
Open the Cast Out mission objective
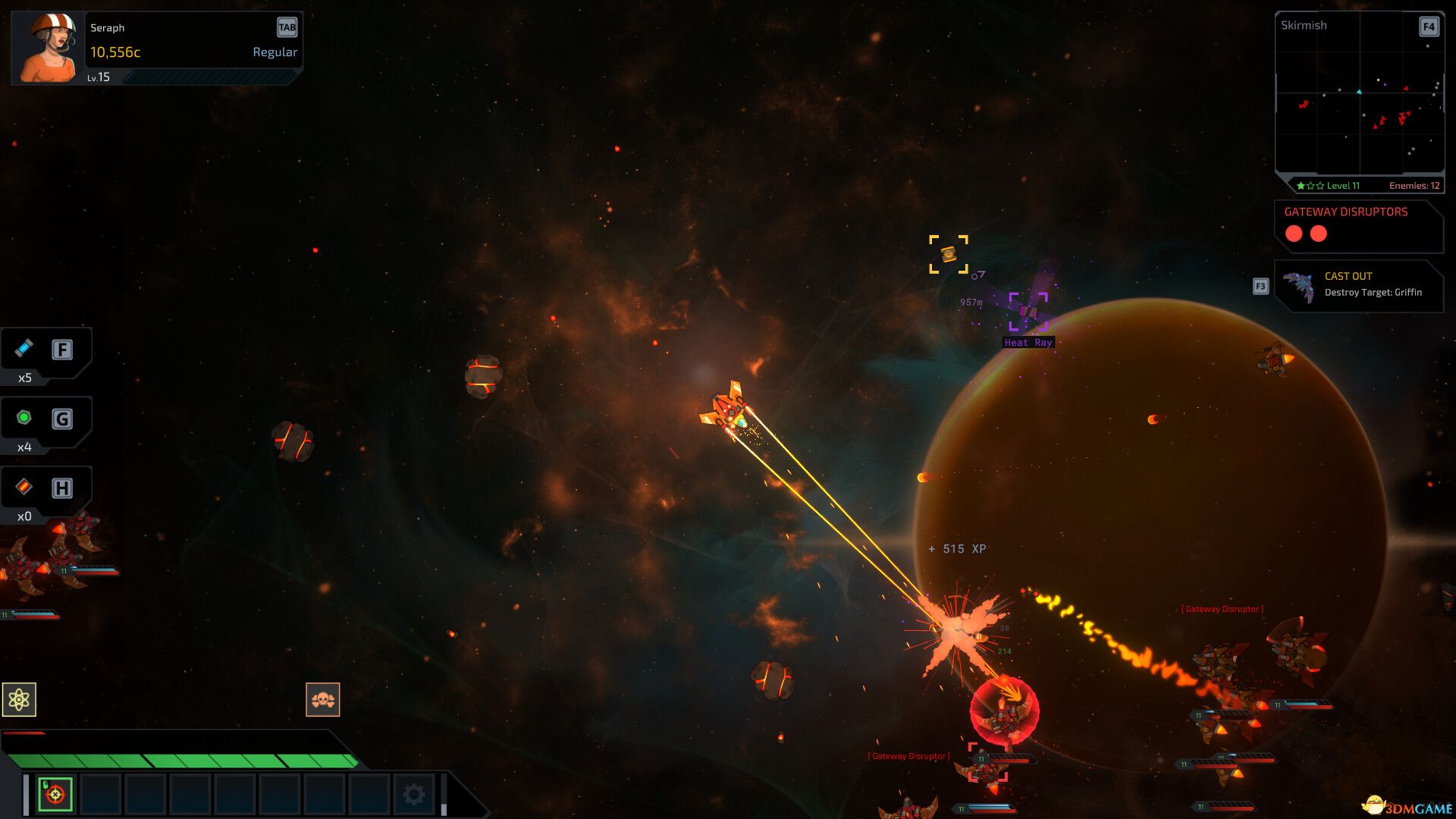pos(1359,285)
